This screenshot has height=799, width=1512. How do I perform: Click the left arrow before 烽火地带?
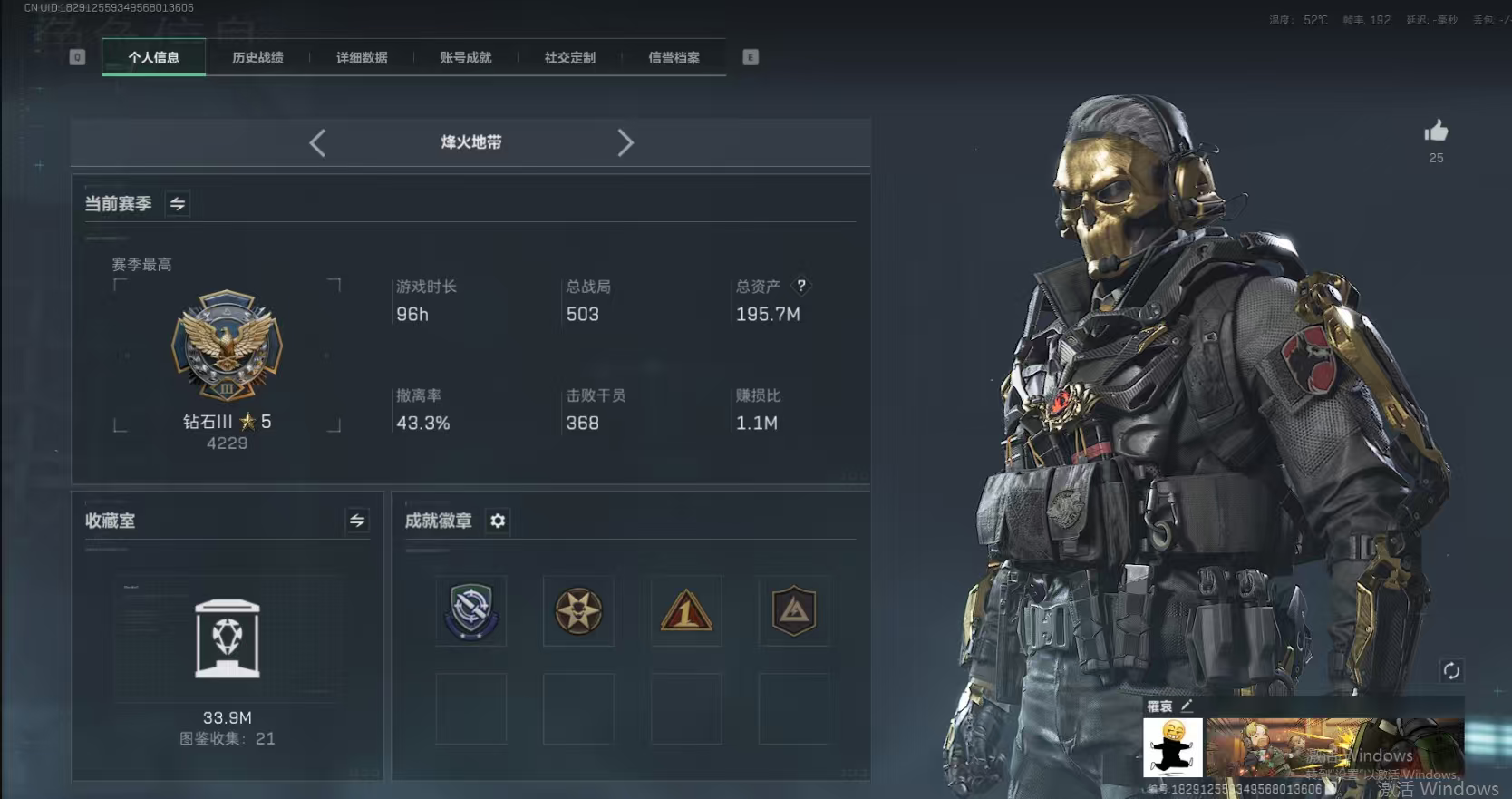[x=316, y=142]
